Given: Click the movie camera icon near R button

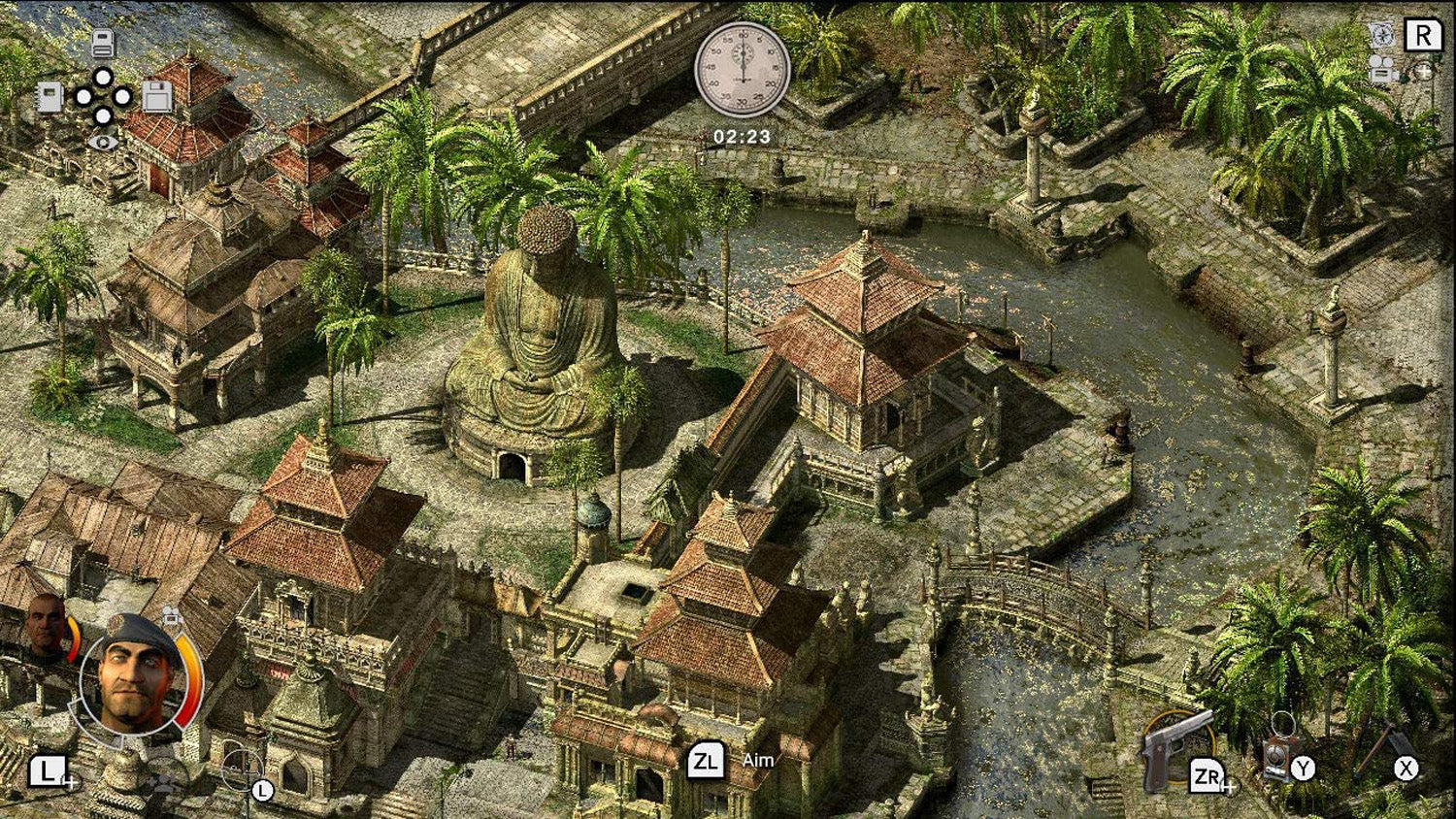Looking at the screenshot, I should point(1381,71).
